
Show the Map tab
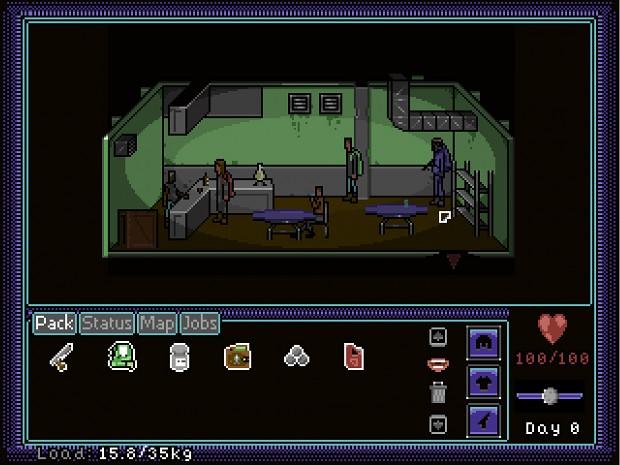point(157,323)
